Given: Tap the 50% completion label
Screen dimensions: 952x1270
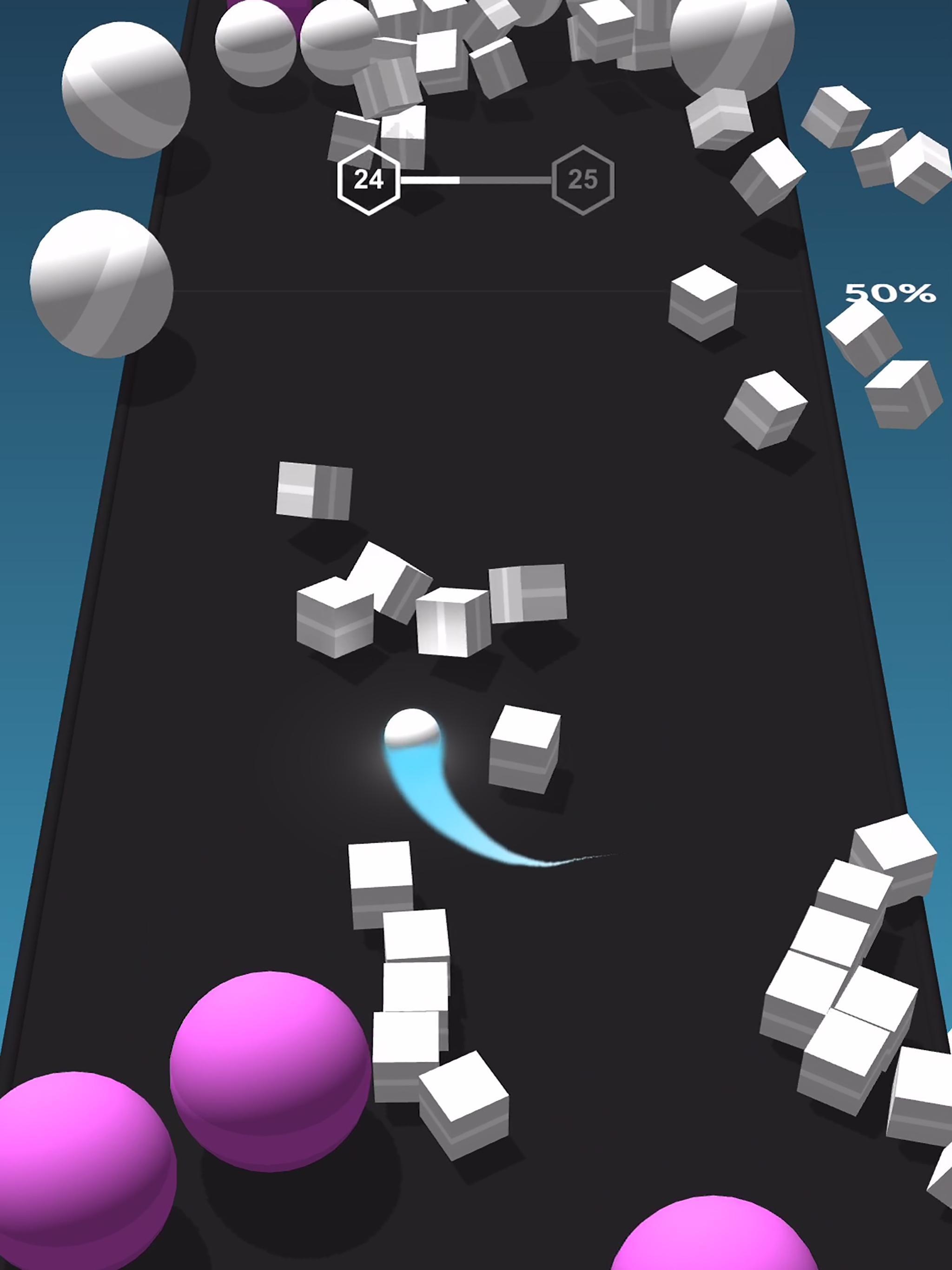Looking at the screenshot, I should 891,294.
